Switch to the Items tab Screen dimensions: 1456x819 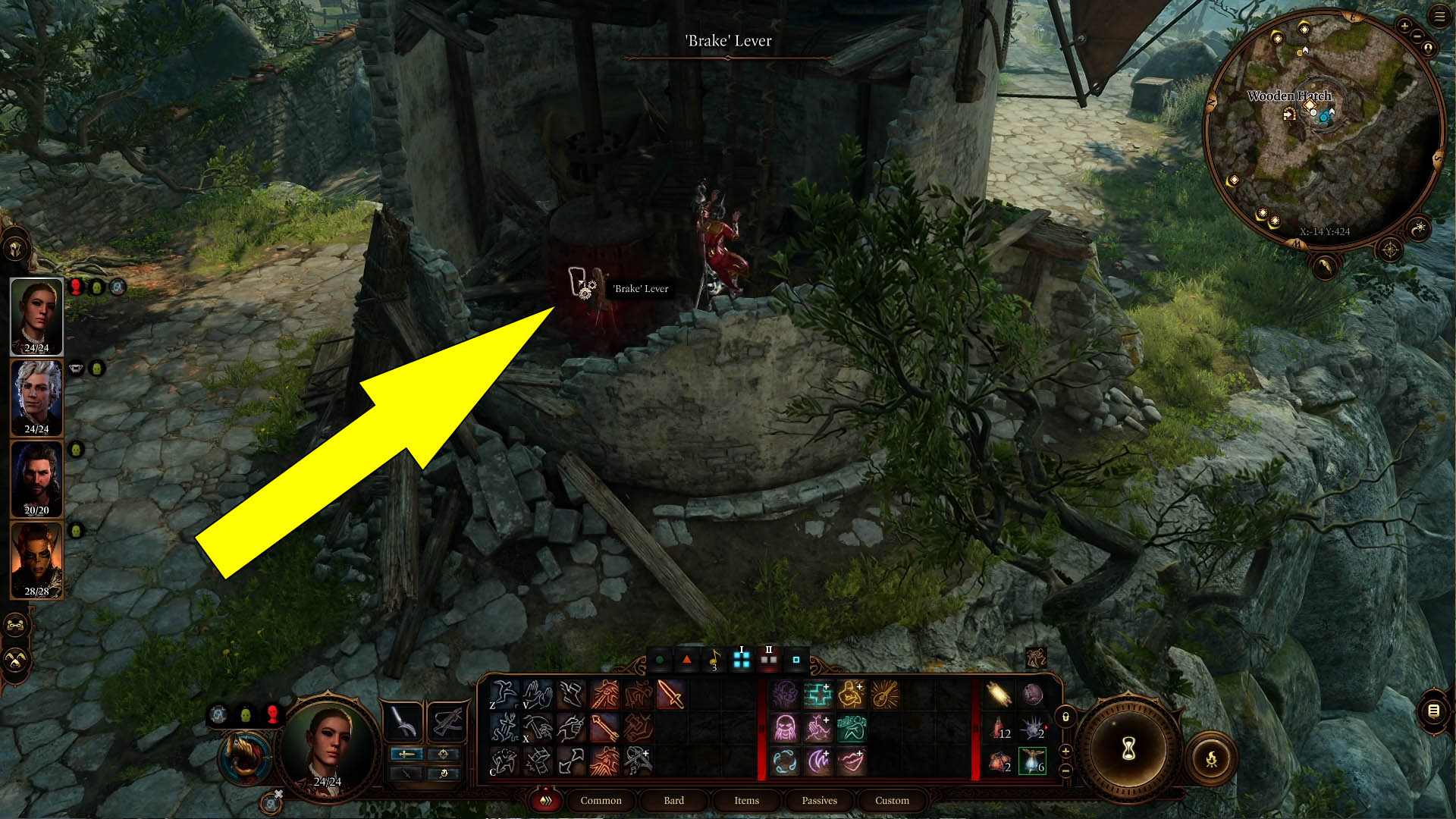[746, 800]
